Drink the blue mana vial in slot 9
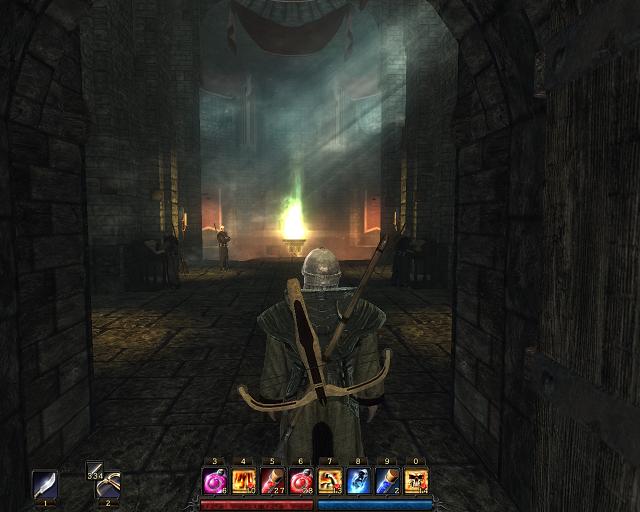 click(x=387, y=481)
